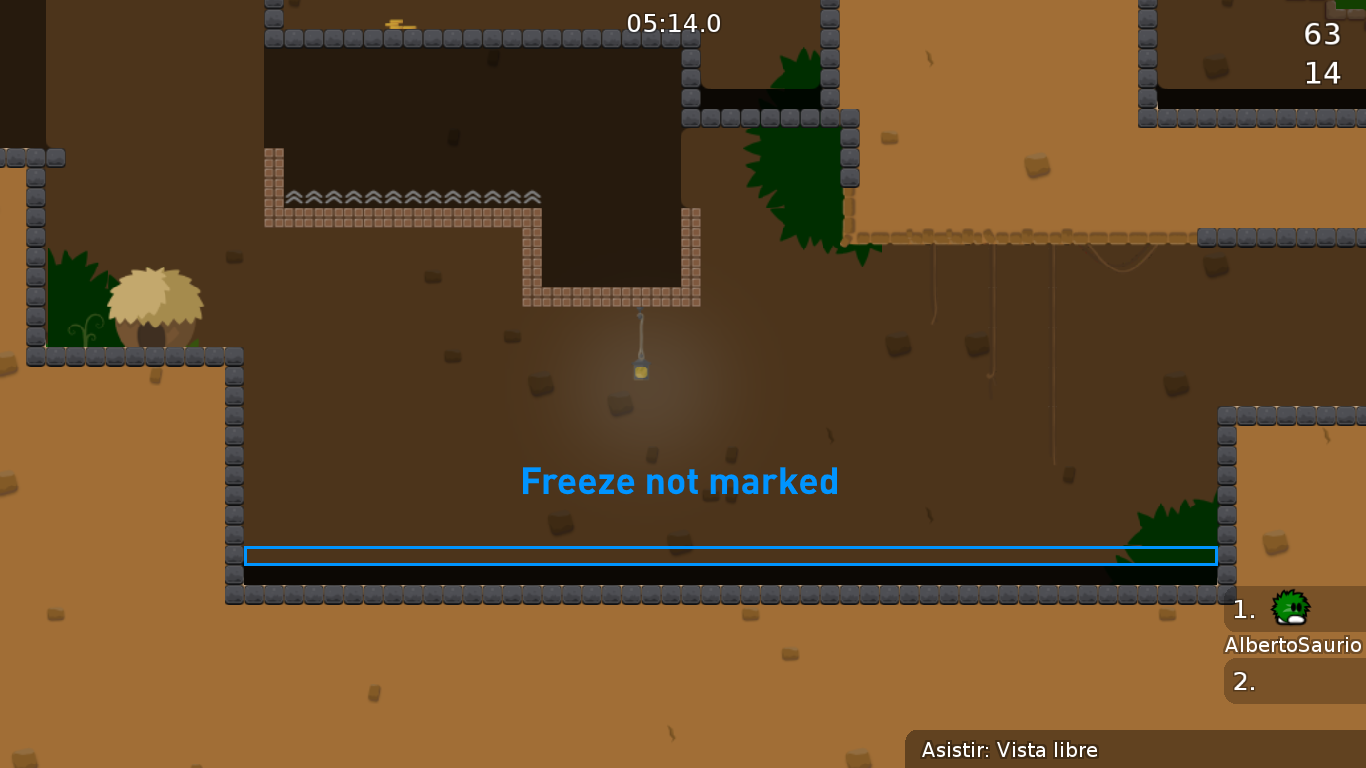Click the race timer showing 05:14.0
Image resolution: width=1366 pixels, height=768 pixels.
[672, 23]
